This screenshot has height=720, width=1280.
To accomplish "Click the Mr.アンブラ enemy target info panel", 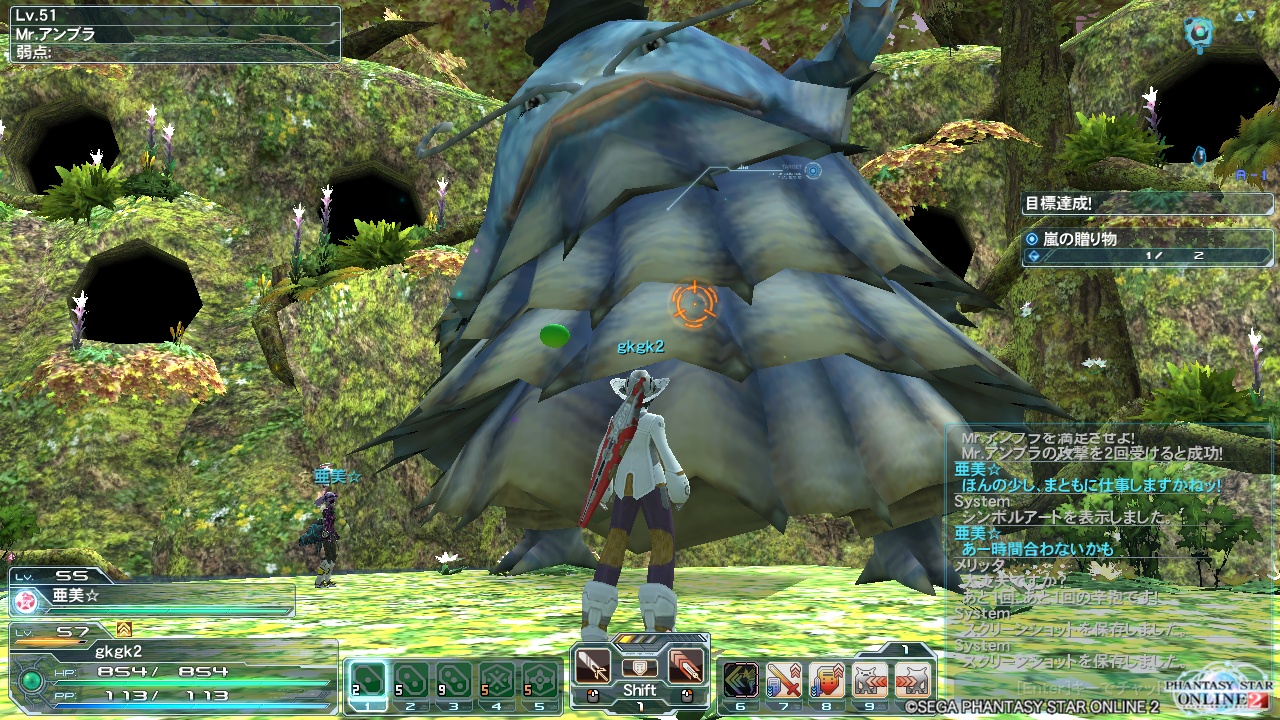I will (x=172, y=35).
